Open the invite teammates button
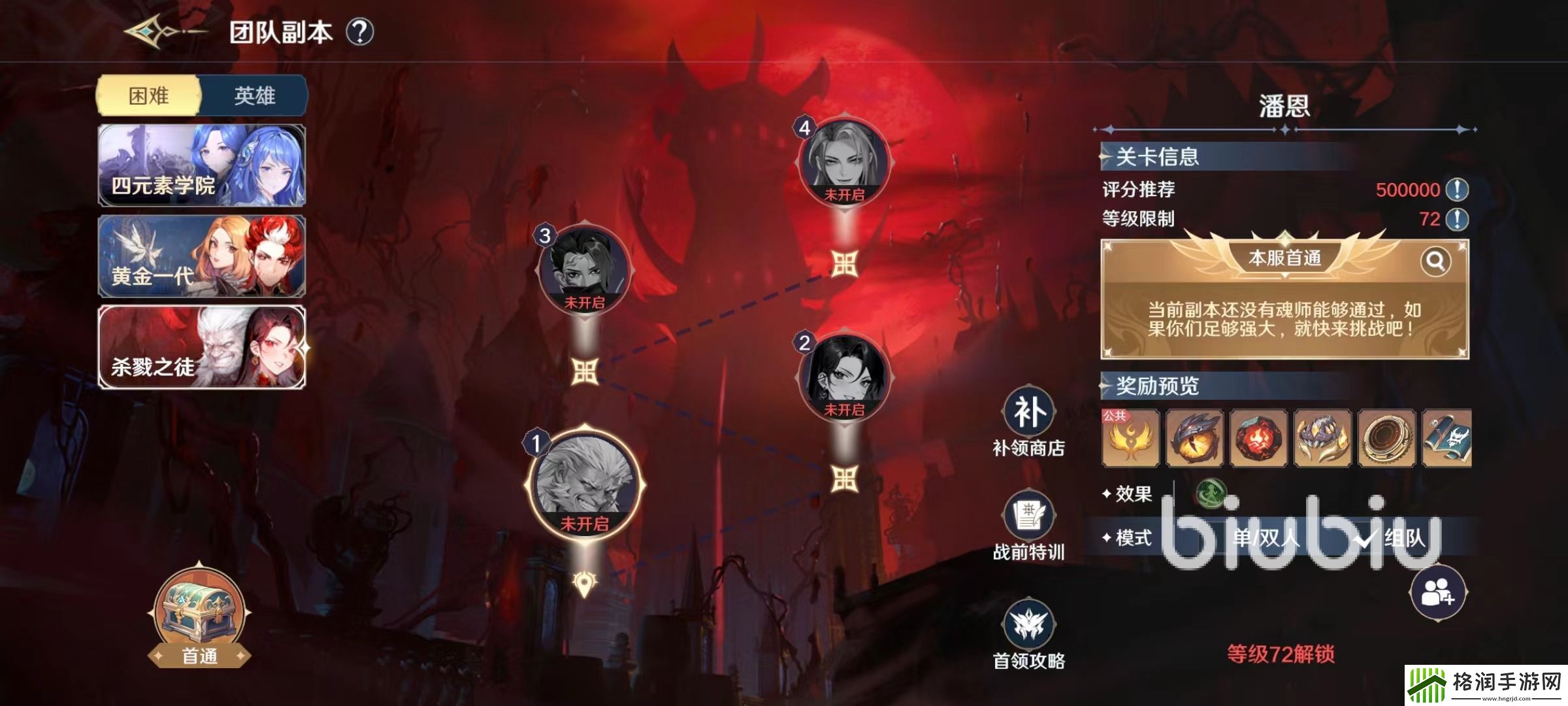The height and width of the screenshot is (706, 1568). [1438, 593]
